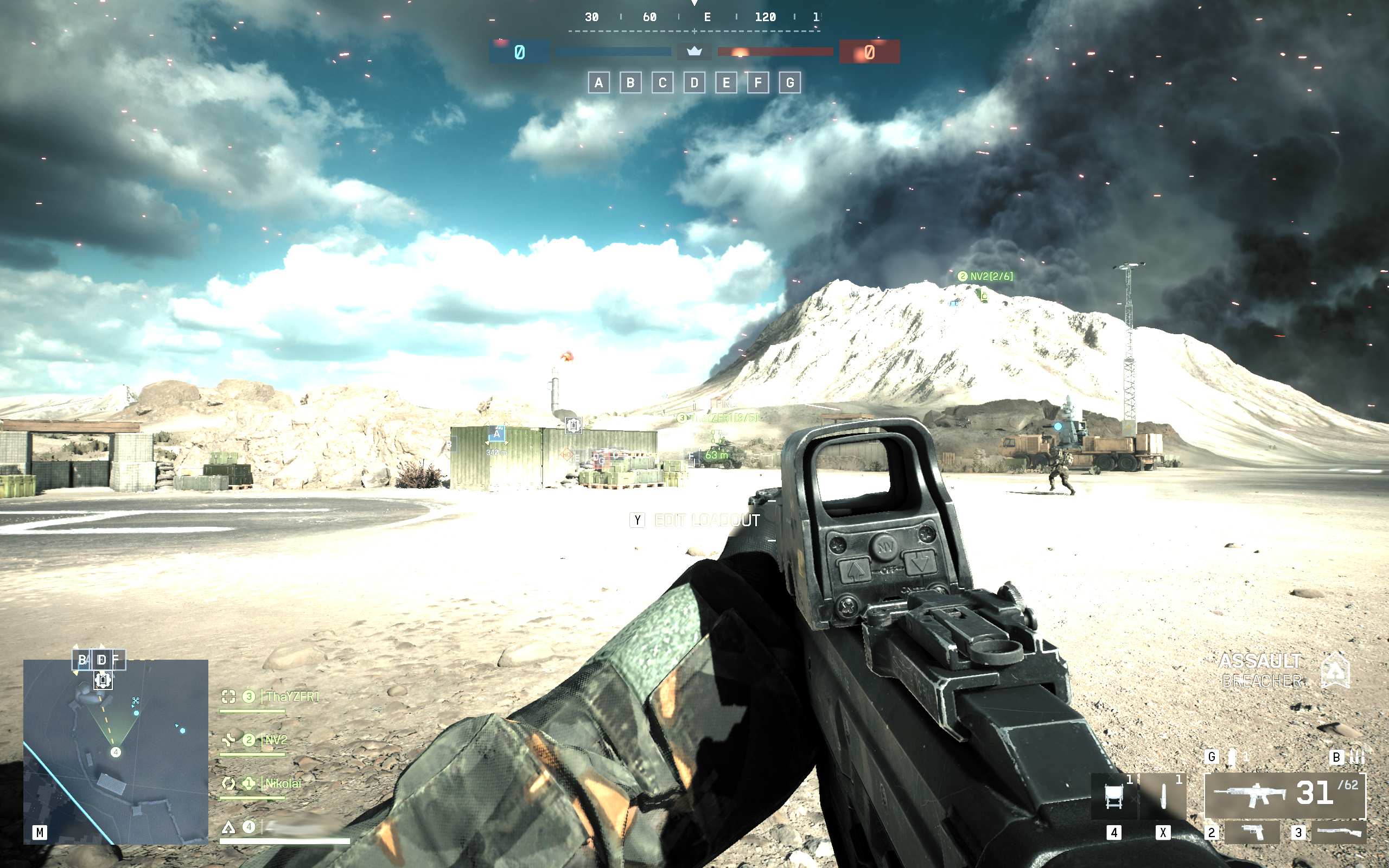The height and width of the screenshot is (868, 1389).
Task: Select the adrenaline injector gadget slot
Action: click(1163, 796)
